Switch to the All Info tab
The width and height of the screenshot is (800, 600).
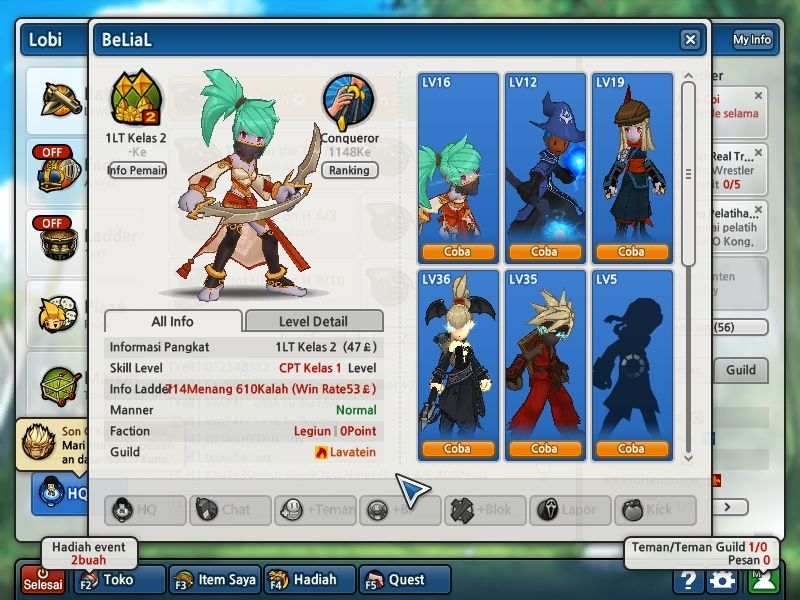pyautogui.click(x=173, y=322)
